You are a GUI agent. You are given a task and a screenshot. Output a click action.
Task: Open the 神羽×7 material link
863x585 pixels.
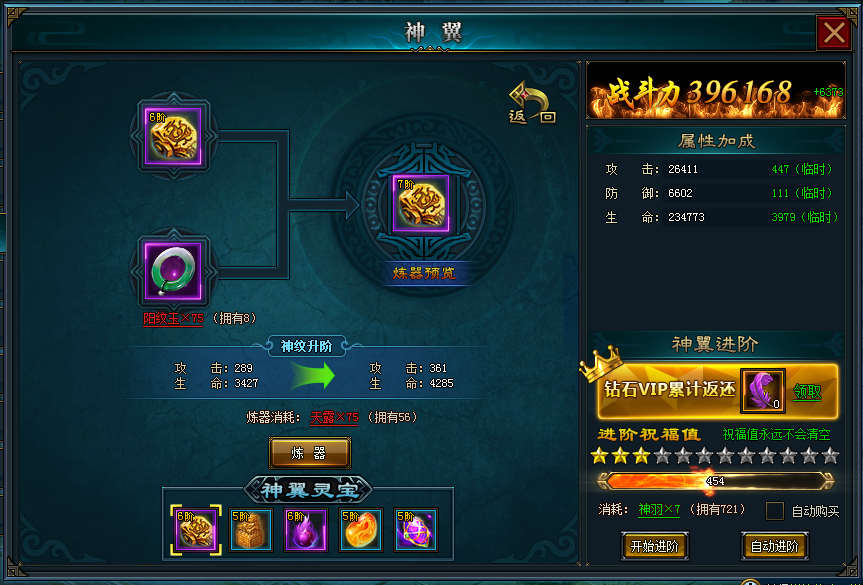pyautogui.click(x=659, y=511)
